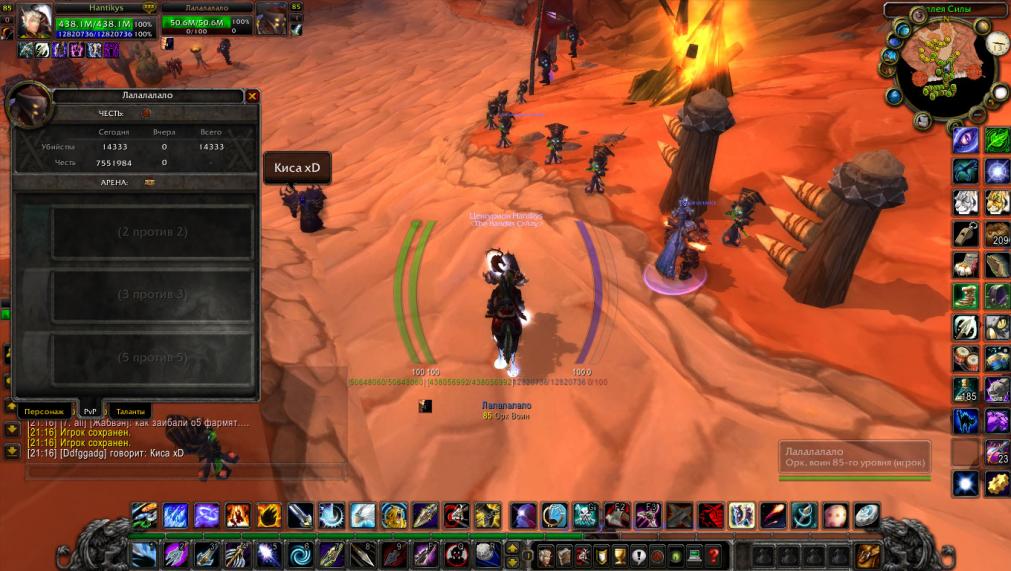The width and height of the screenshot is (1011, 571).
Task: Use the green leaf ability icon
Action: [x=997, y=139]
